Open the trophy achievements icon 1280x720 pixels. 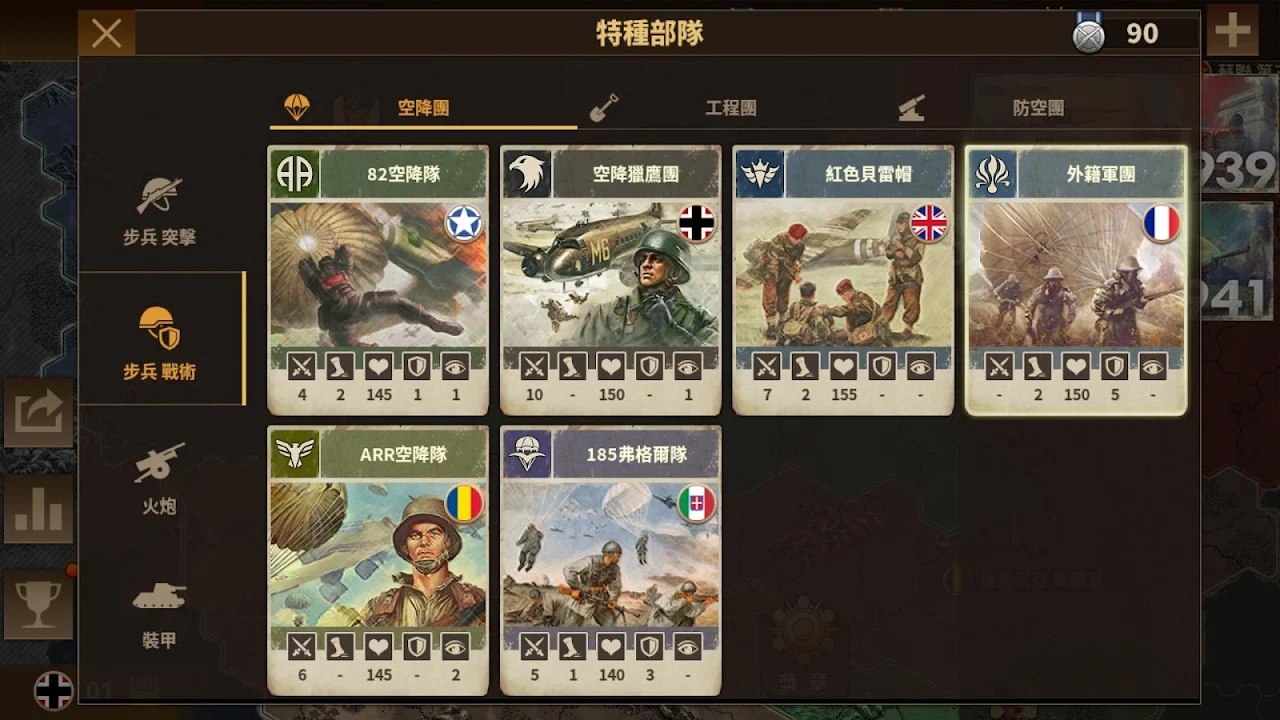pyautogui.click(x=38, y=604)
